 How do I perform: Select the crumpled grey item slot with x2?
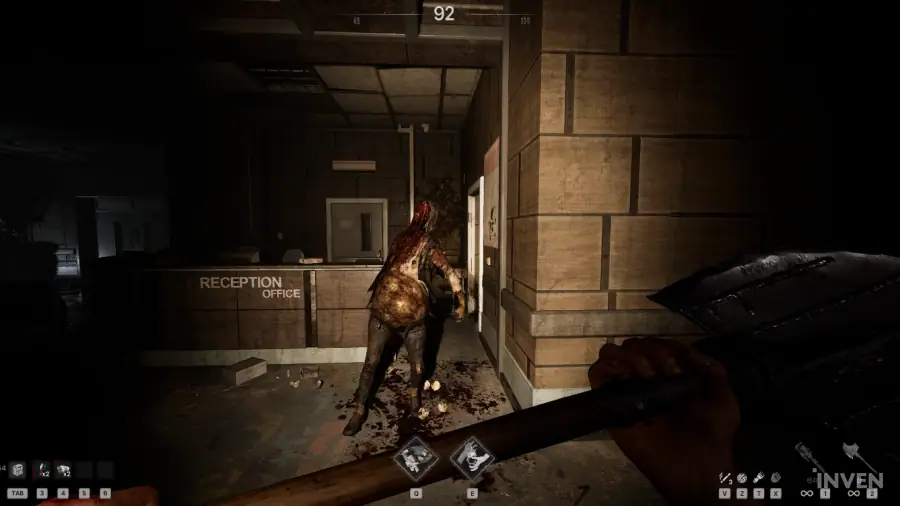pos(62,469)
